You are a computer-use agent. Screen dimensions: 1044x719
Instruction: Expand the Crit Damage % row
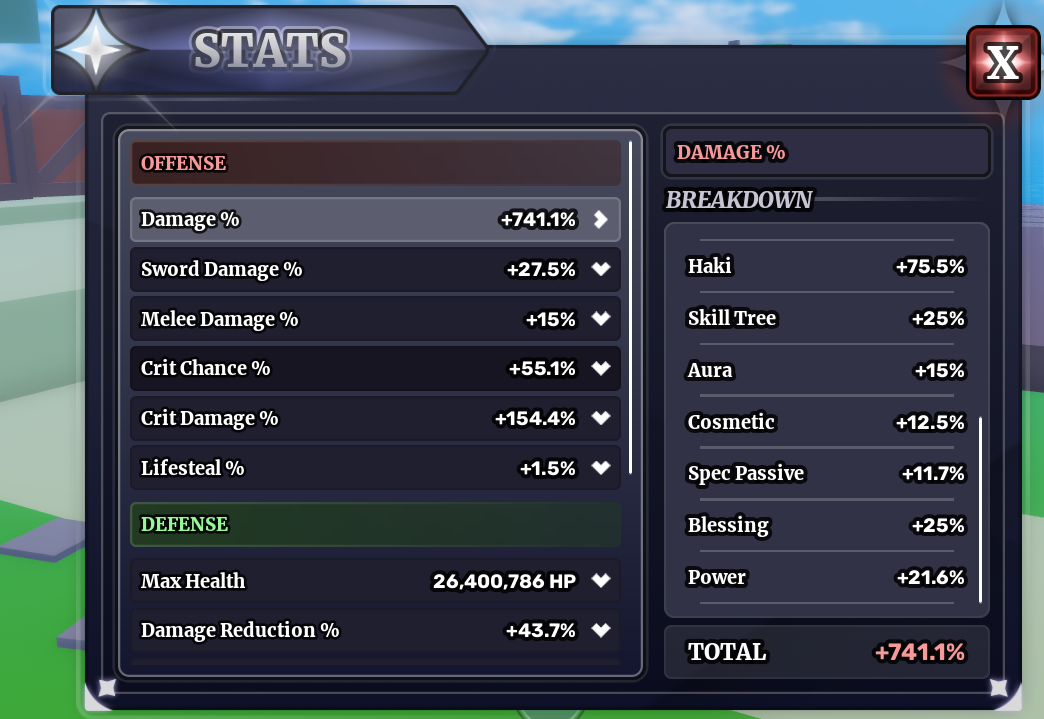(x=600, y=418)
